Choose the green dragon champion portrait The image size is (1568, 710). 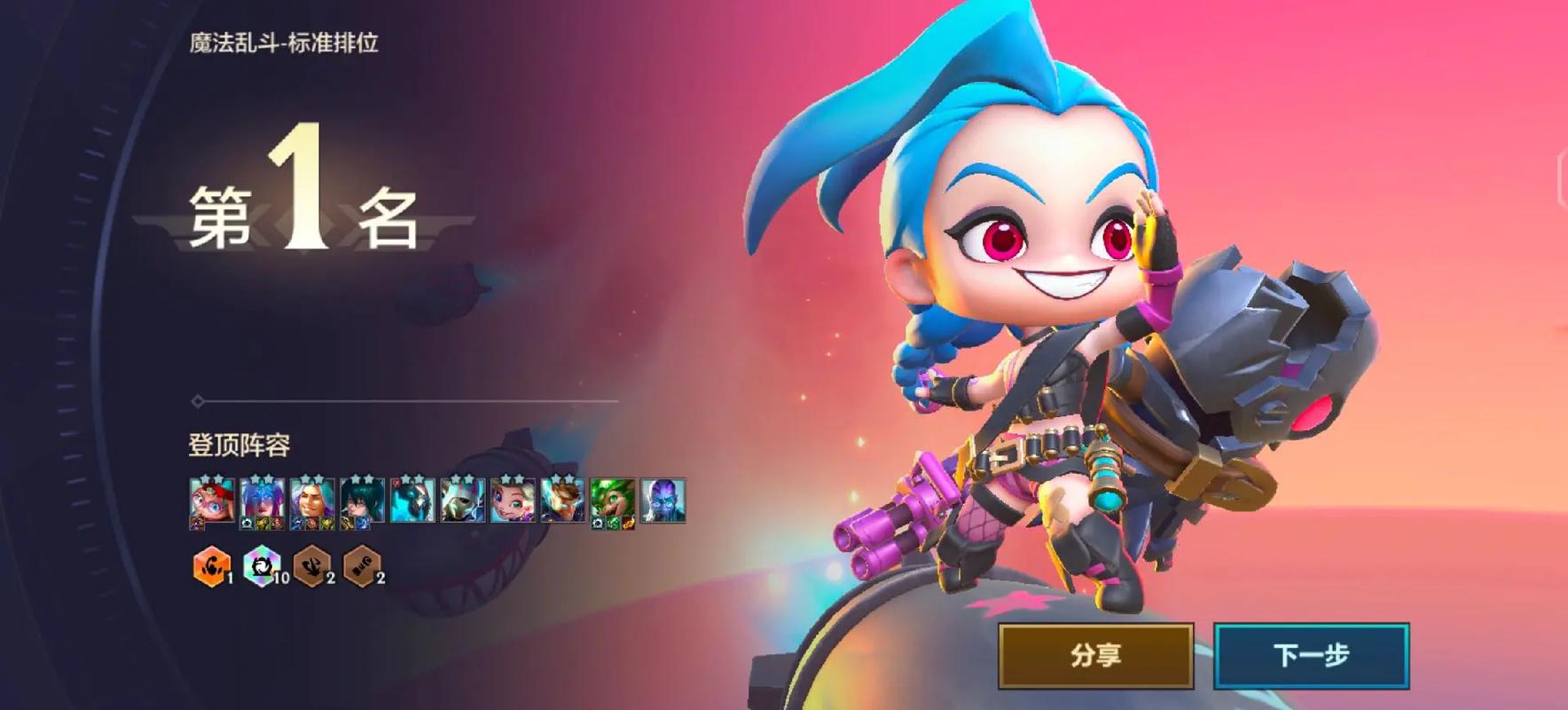[613, 501]
